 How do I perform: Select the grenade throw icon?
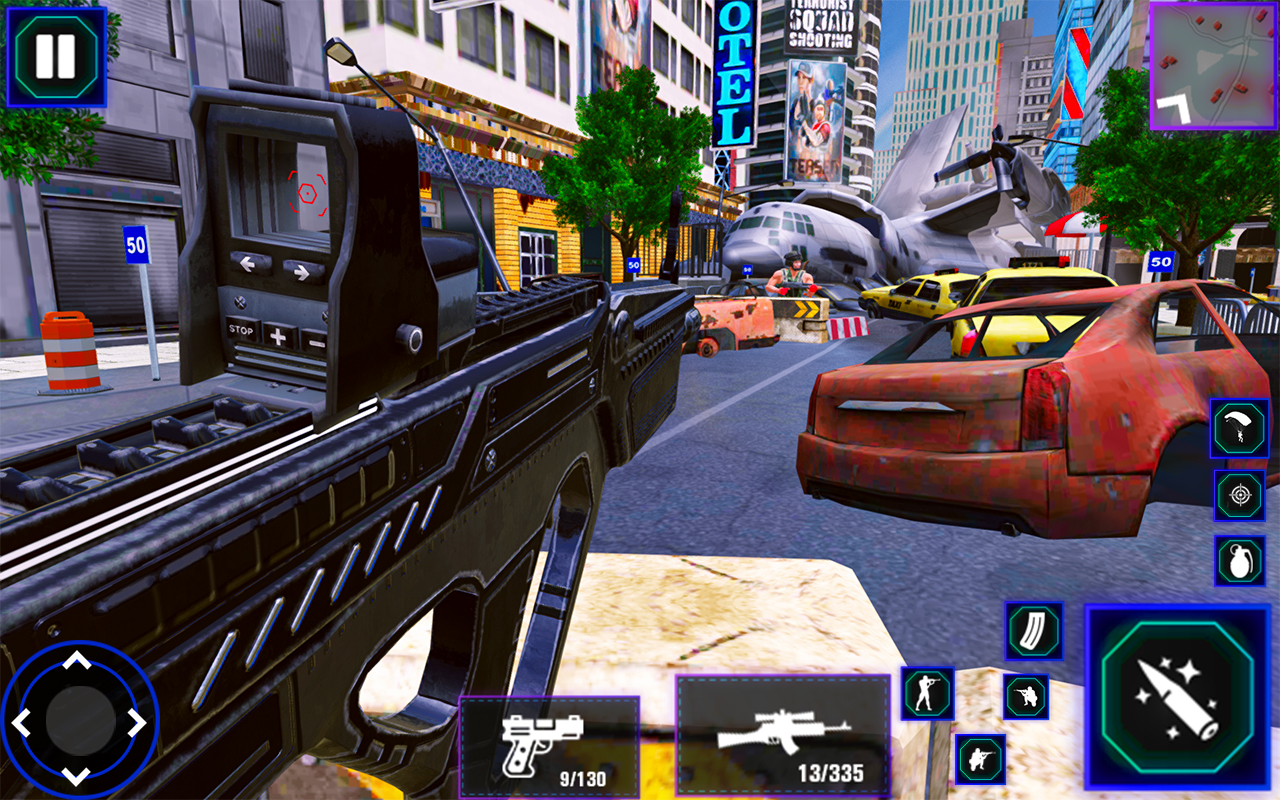(1238, 560)
